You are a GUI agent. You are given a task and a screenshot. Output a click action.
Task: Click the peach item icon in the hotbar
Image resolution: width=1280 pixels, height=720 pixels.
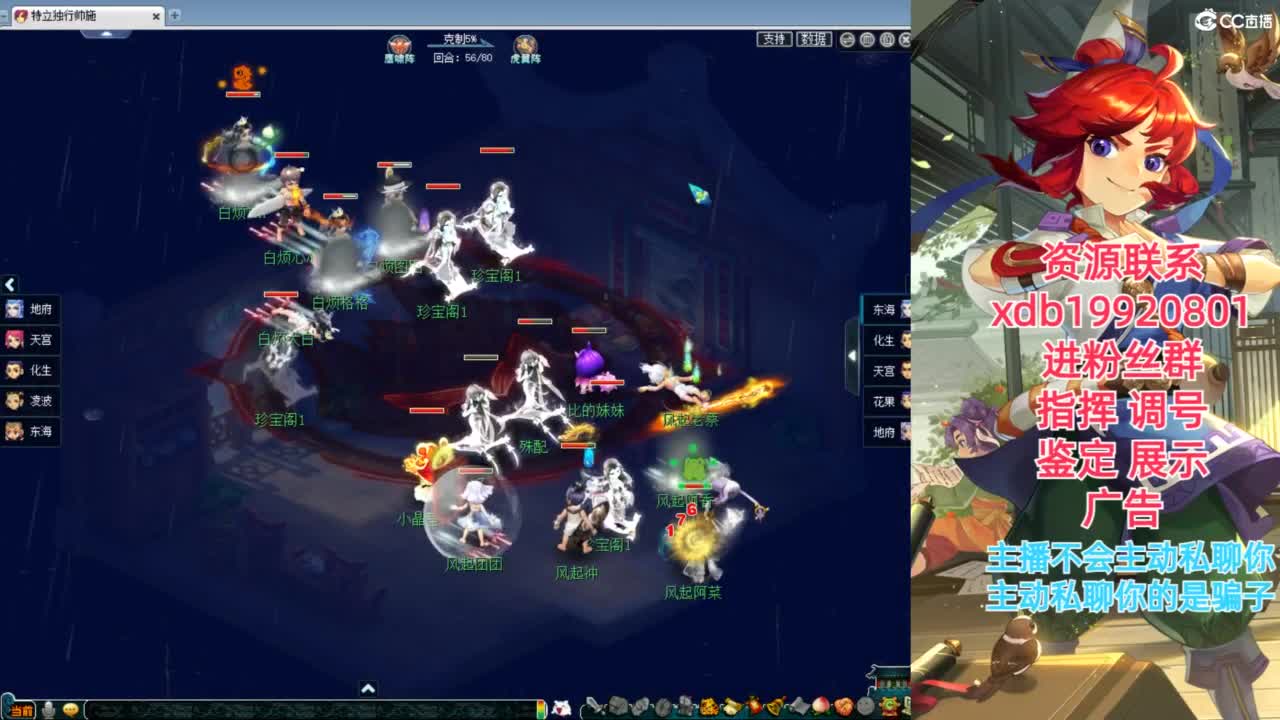point(821,707)
